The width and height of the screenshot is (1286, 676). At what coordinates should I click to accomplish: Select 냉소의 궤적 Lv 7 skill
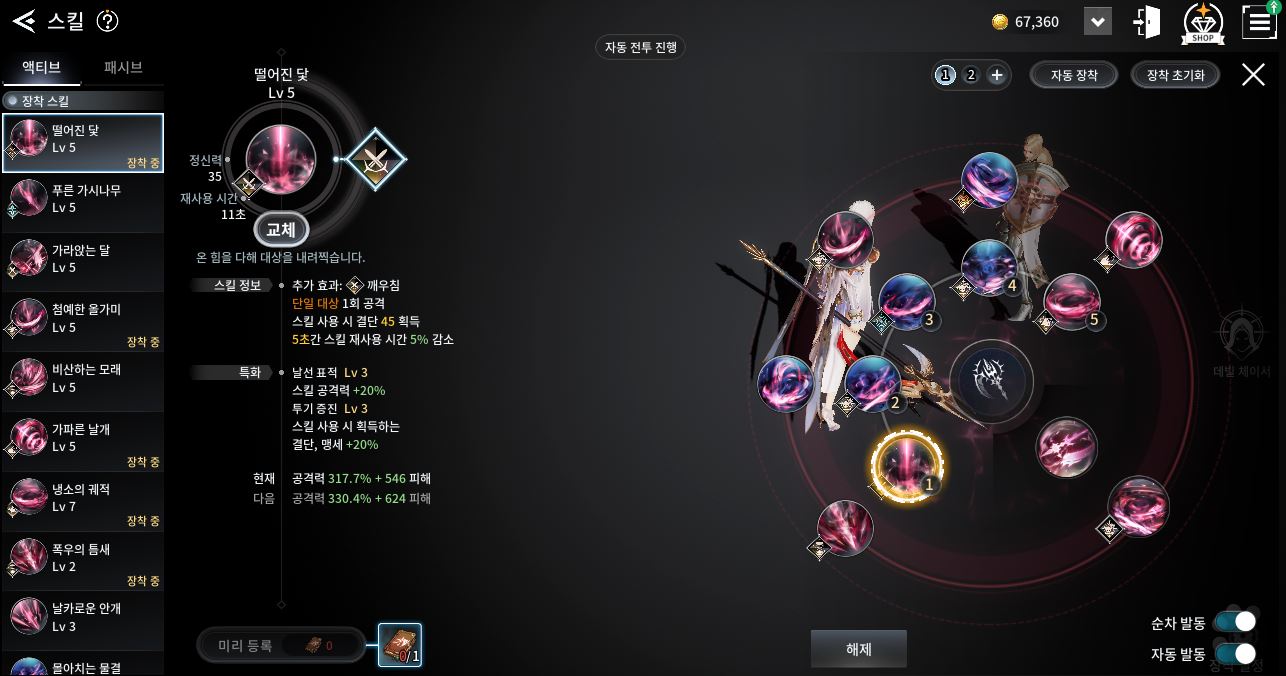(83, 497)
